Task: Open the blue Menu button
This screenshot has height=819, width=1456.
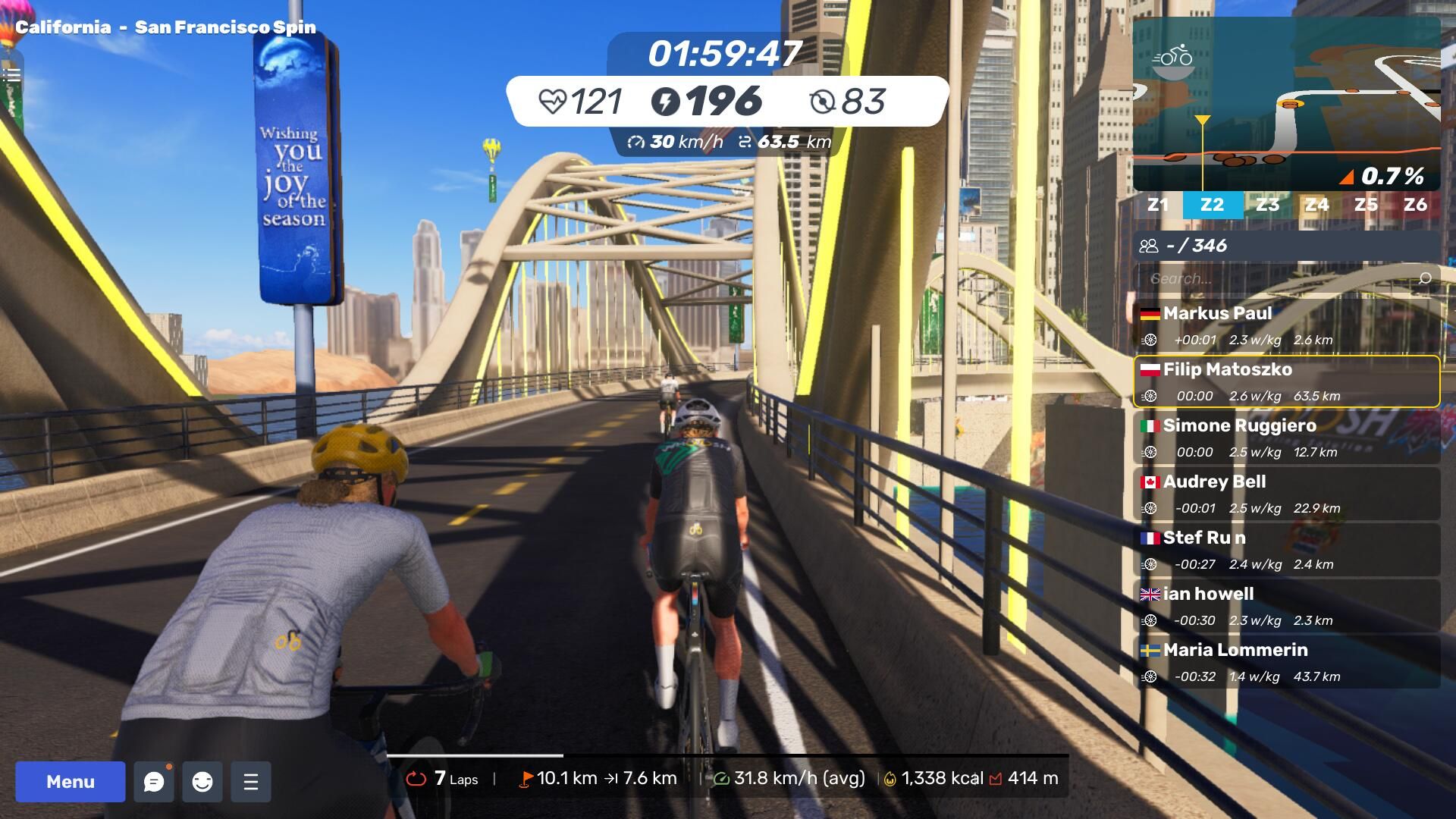Action: click(71, 782)
